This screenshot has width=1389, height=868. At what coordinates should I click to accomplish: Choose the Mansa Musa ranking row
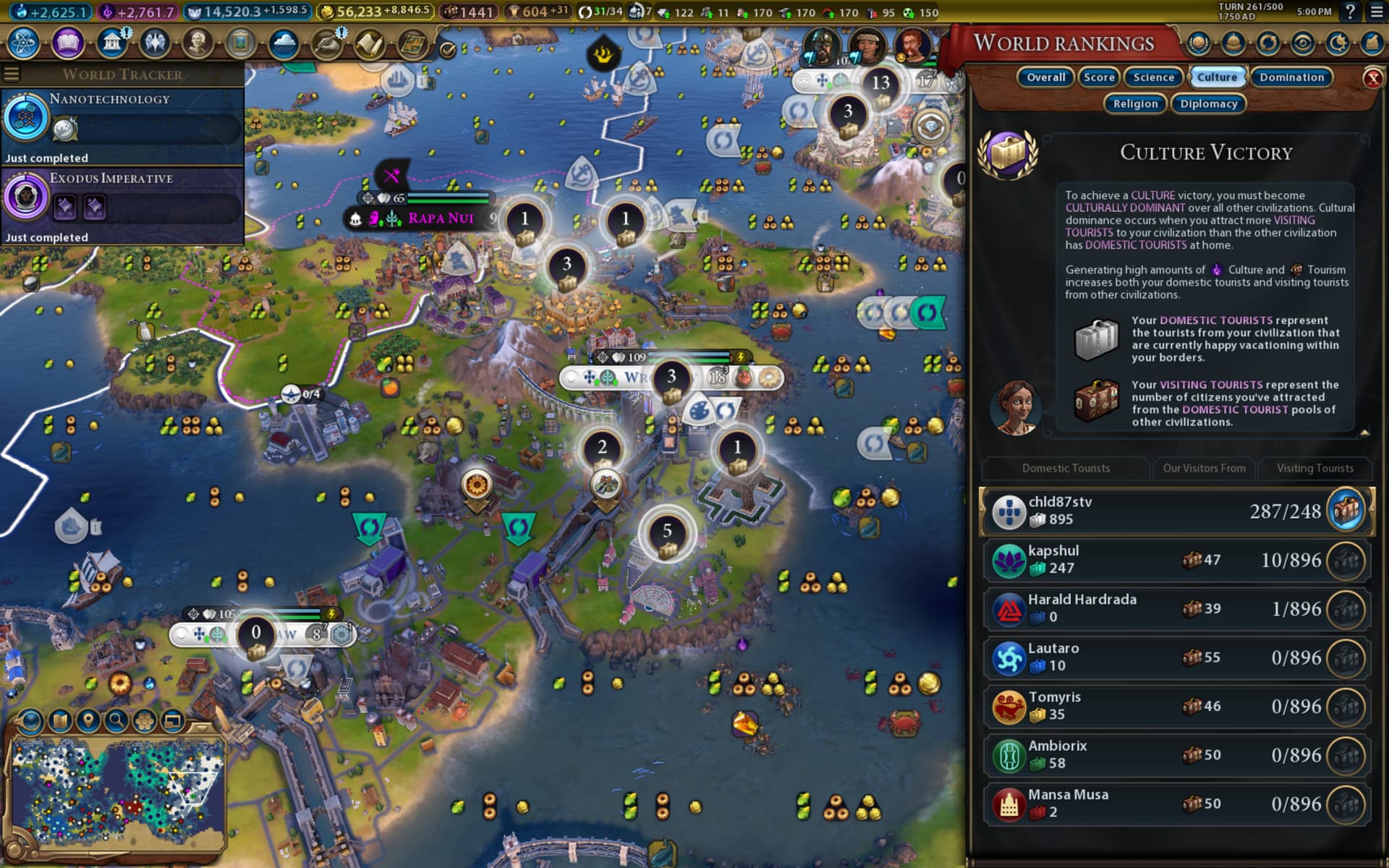1176,804
